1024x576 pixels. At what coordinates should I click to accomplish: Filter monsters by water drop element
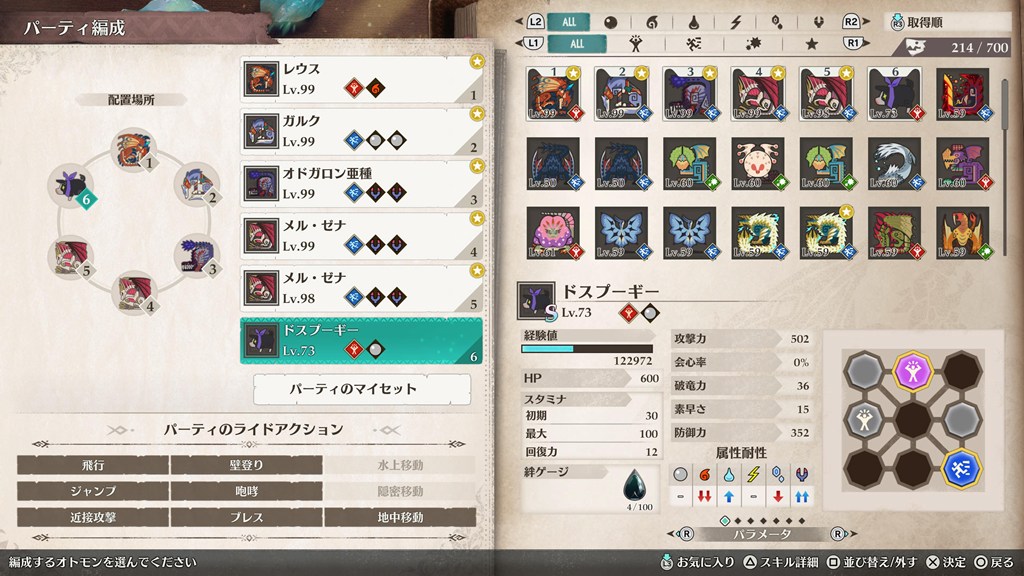[695, 22]
